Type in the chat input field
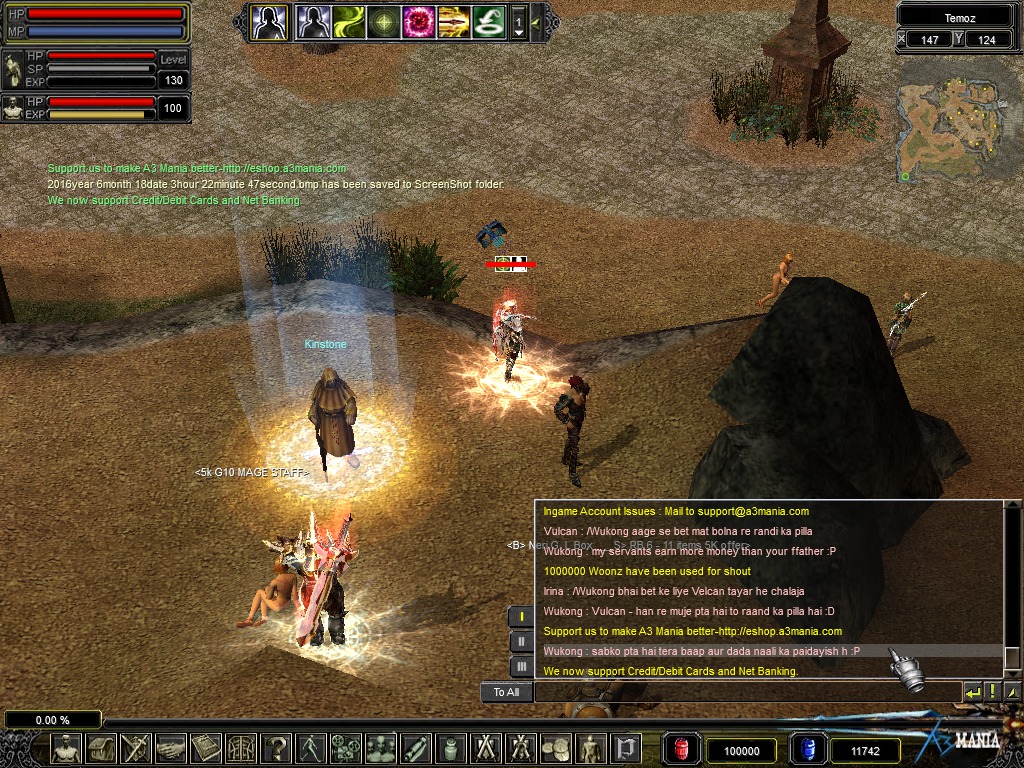 (x=745, y=692)
